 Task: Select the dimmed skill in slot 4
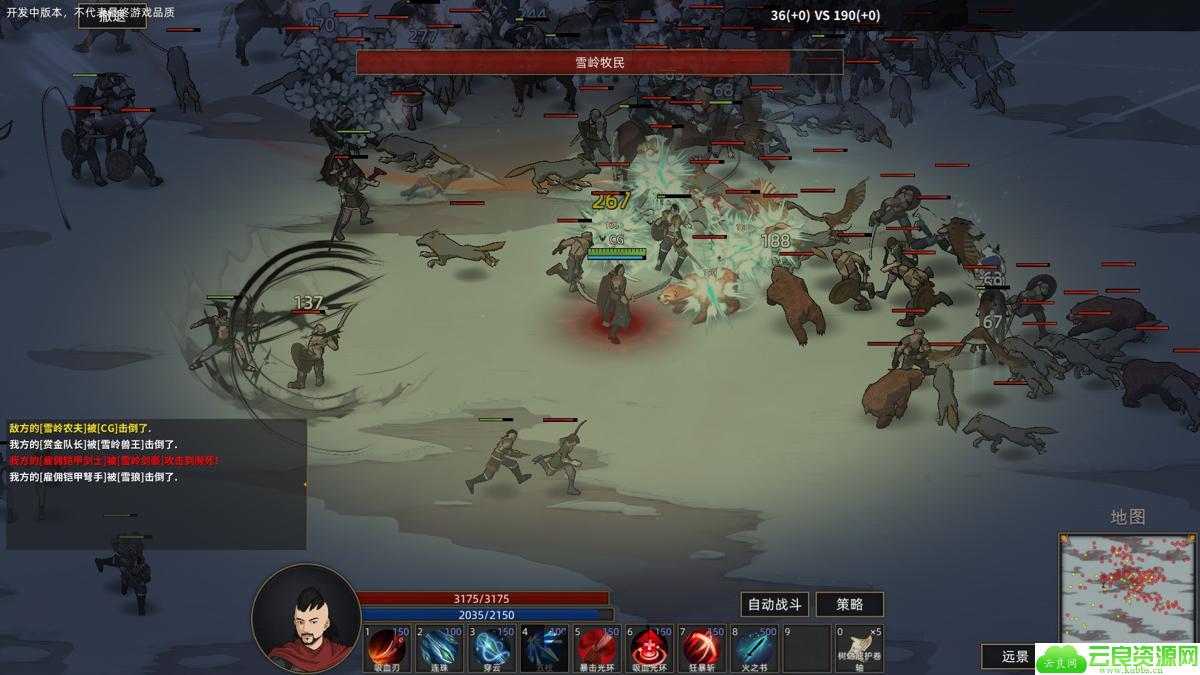(544, 648)
